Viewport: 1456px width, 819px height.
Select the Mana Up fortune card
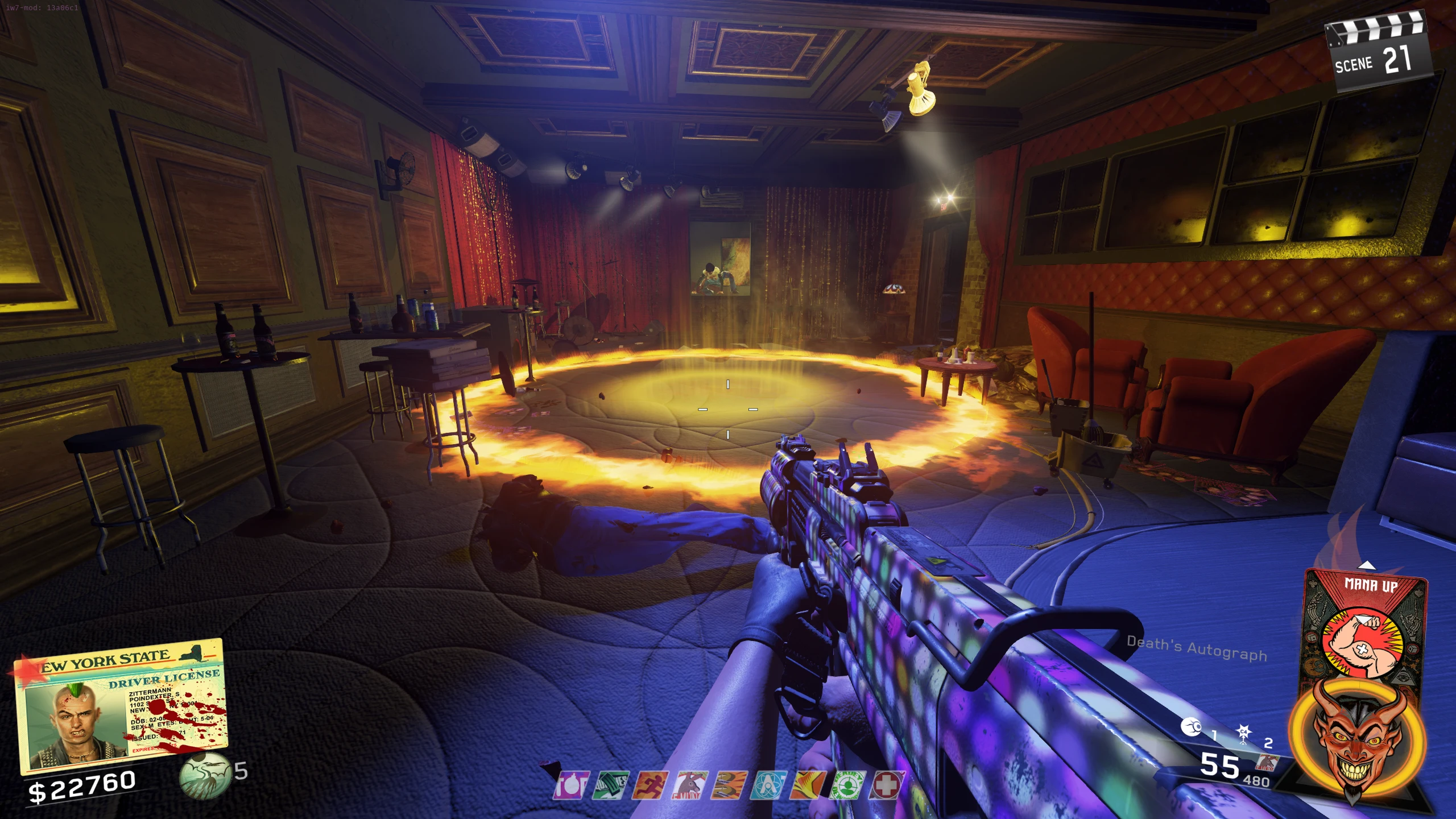coord(1365,624)
